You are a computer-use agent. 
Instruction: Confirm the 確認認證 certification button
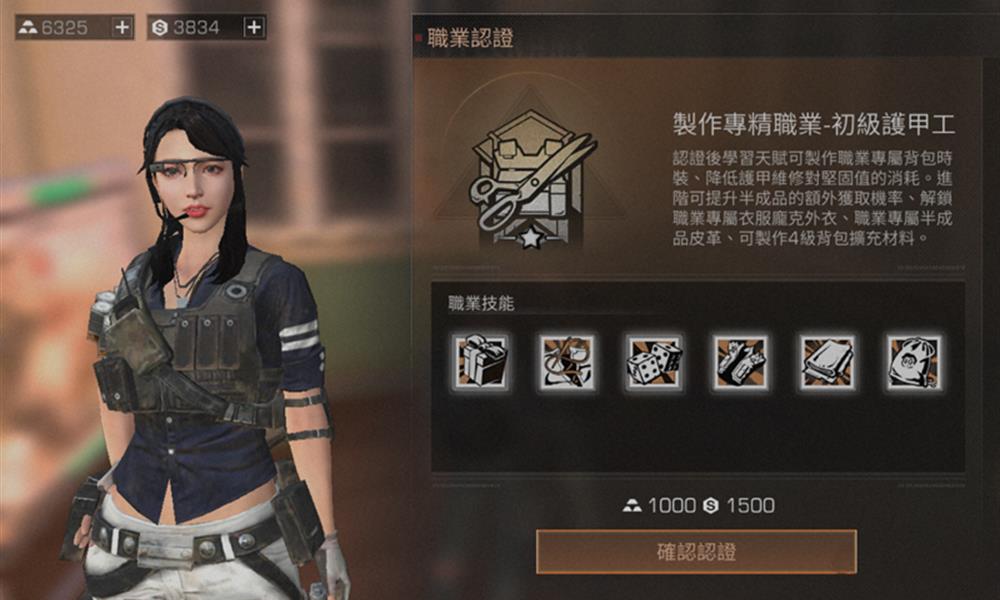pyautogui.click(x=696, y=551)
